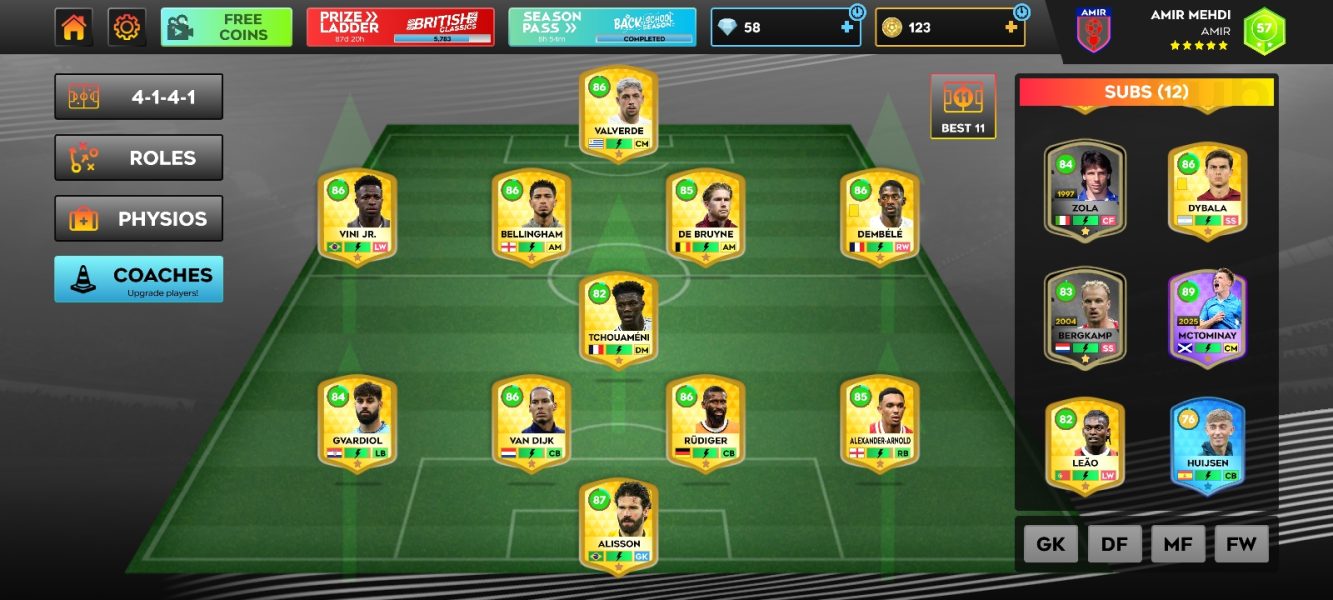
Task: Filter substitutes by DF
Action: [1114, 544]
